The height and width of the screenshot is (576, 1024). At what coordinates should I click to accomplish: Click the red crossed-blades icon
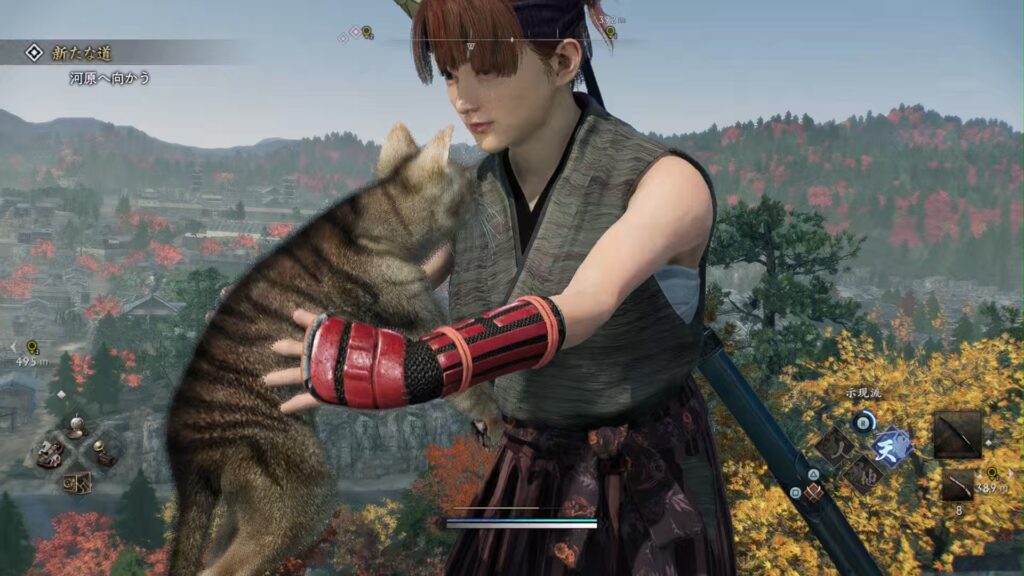click(x=813, y=492)
